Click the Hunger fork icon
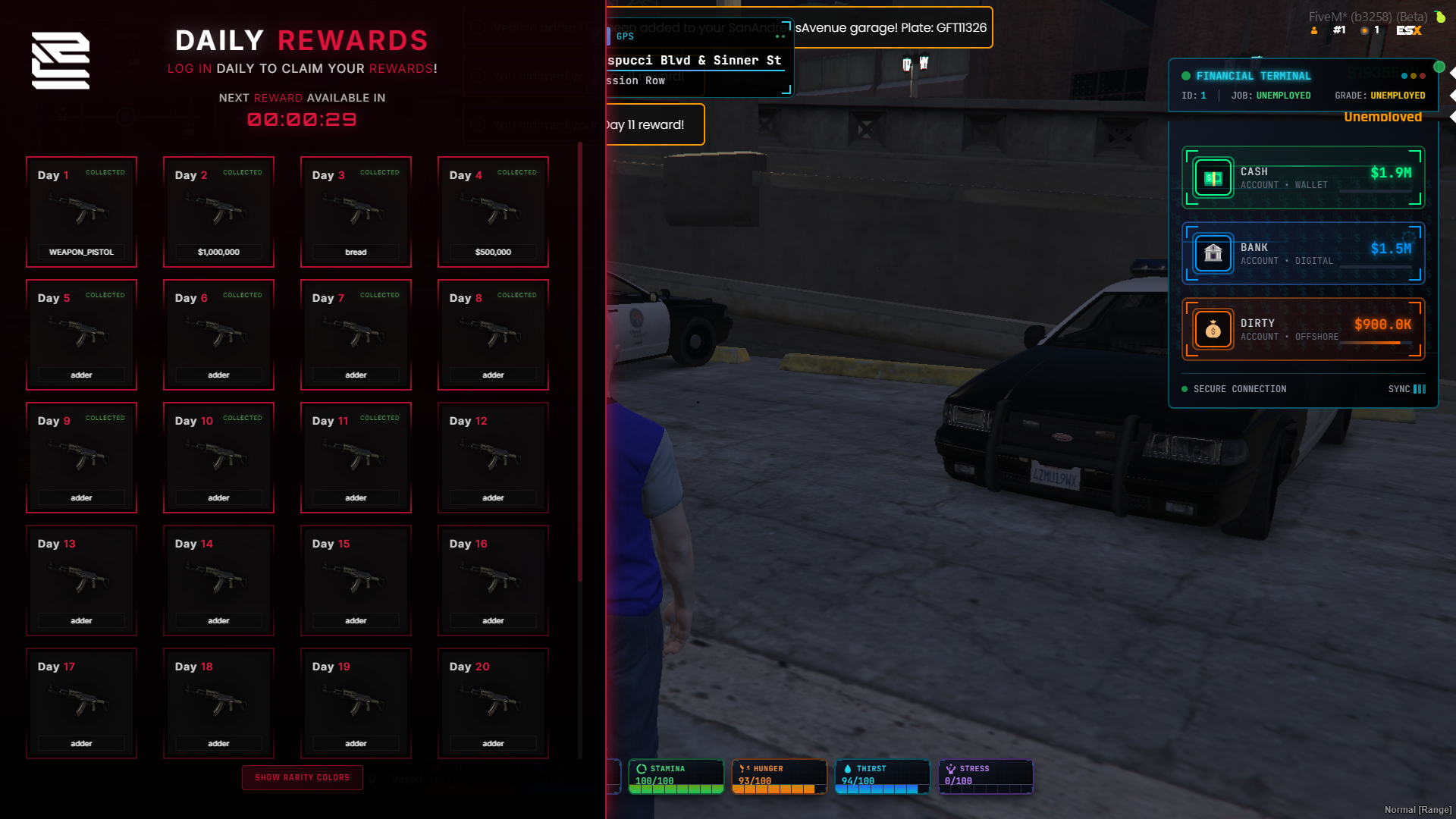The image size is (1456, 819). [745, 768]
